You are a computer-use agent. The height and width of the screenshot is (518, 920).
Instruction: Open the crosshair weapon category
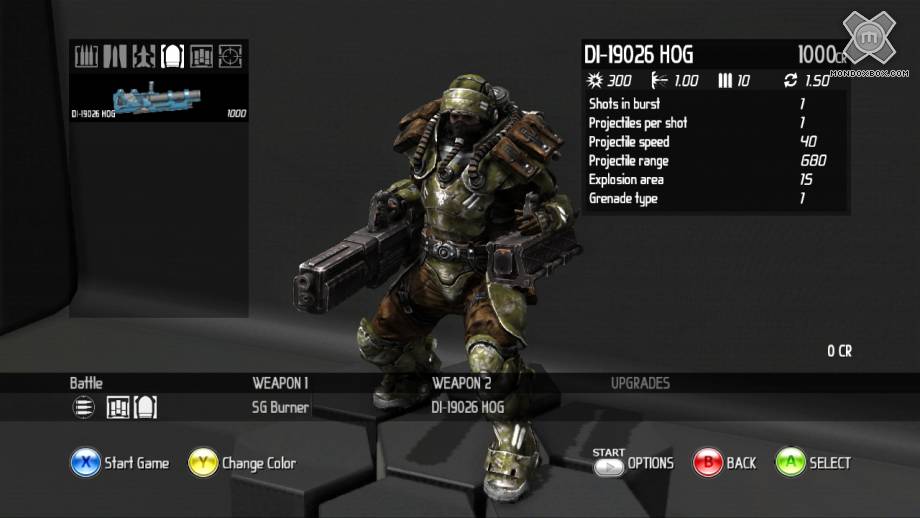231,56
